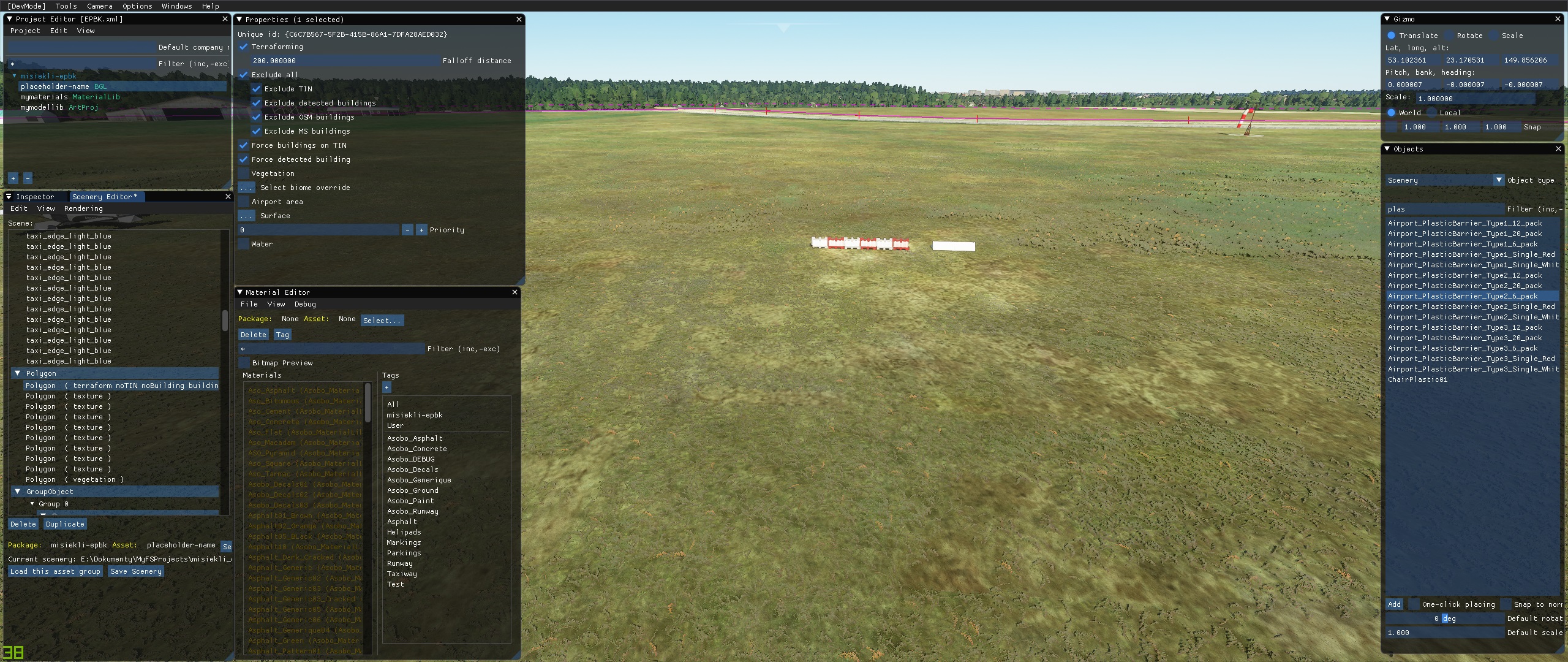Pick ChairPlastic01 from the objects list
Image resolution: width=1568 pixels, height=662 pixels.
click(1417, 379)
